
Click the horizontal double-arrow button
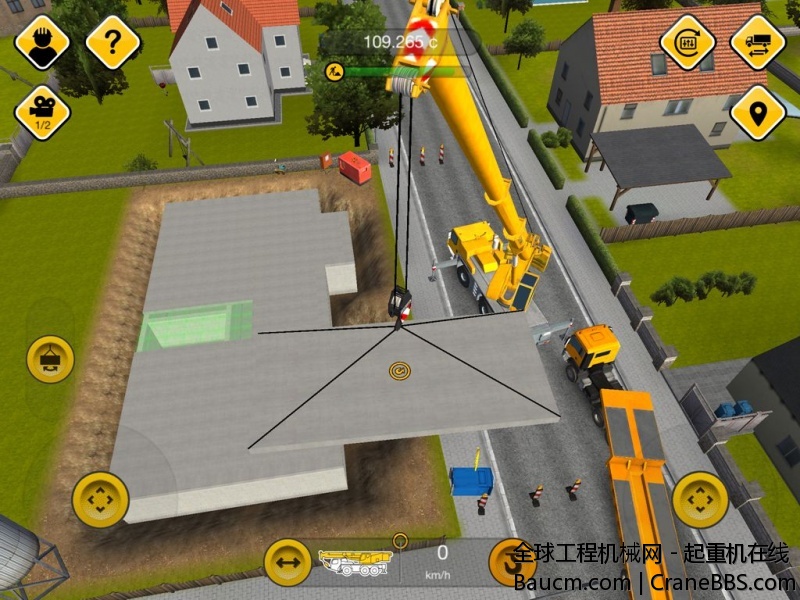288,562
